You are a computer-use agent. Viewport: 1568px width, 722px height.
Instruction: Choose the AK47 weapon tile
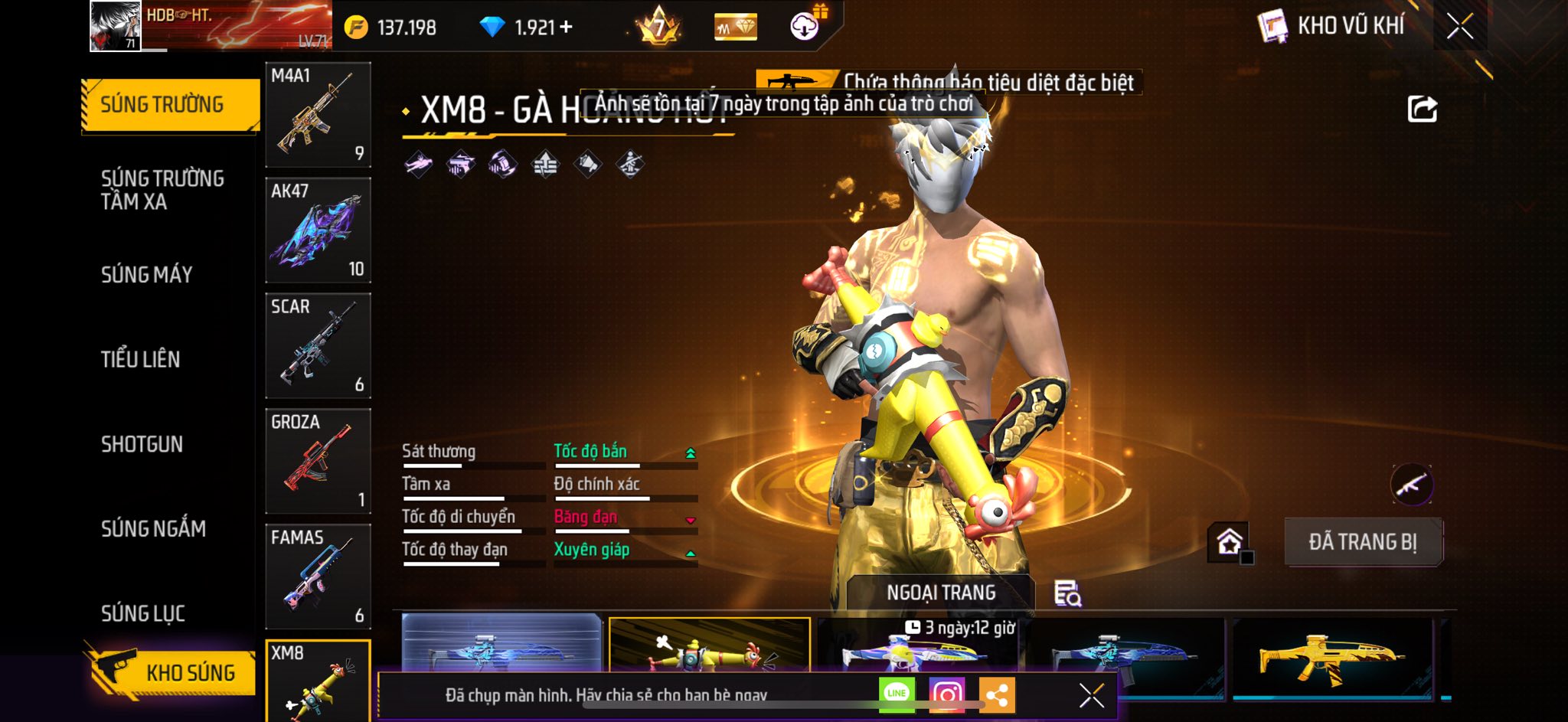[318, 230]
